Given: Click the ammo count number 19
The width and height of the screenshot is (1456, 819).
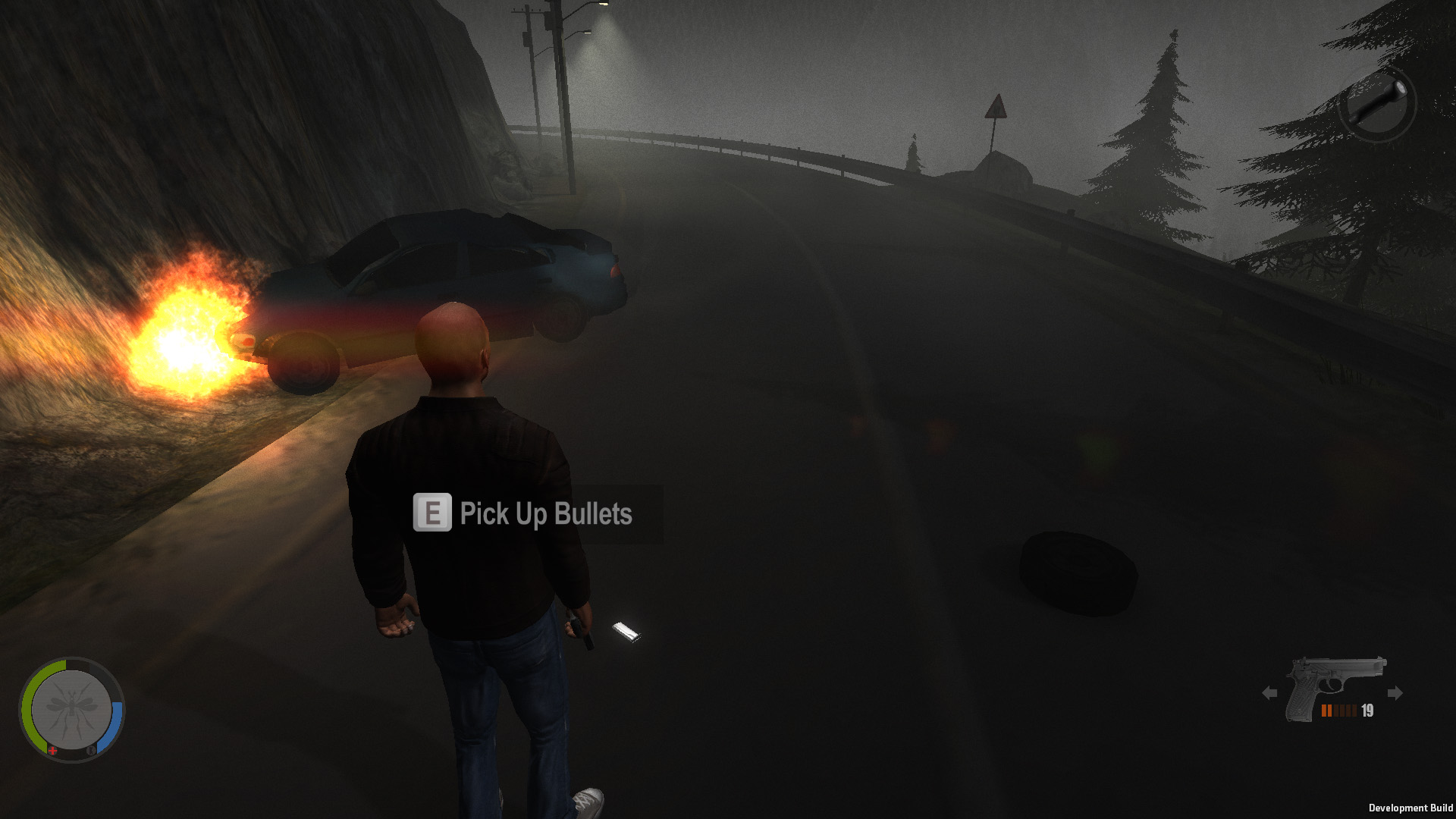Looking at the screenshot, I should 1367,711.
